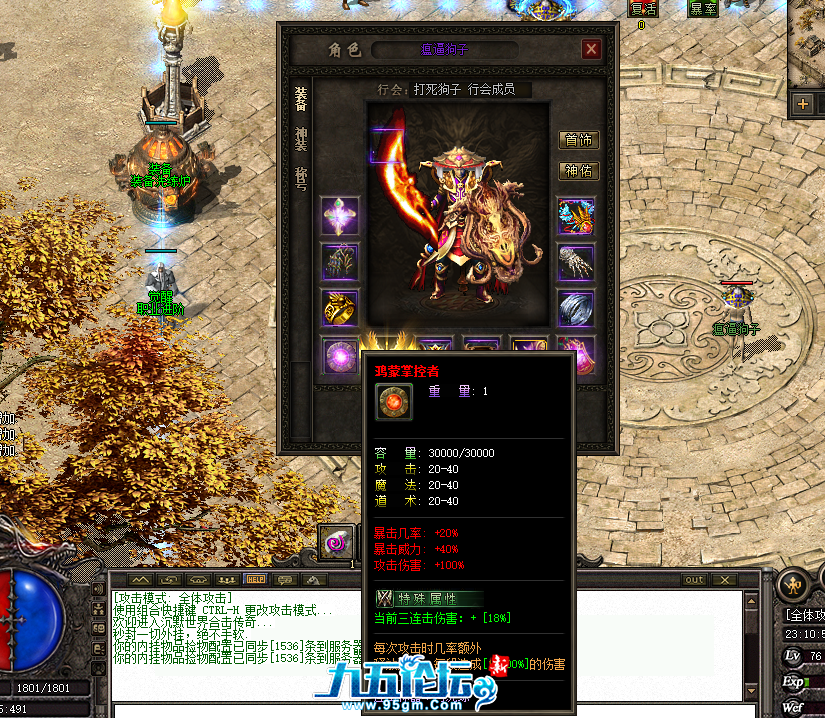Select the pink shield equipment slot

(577, 353)
